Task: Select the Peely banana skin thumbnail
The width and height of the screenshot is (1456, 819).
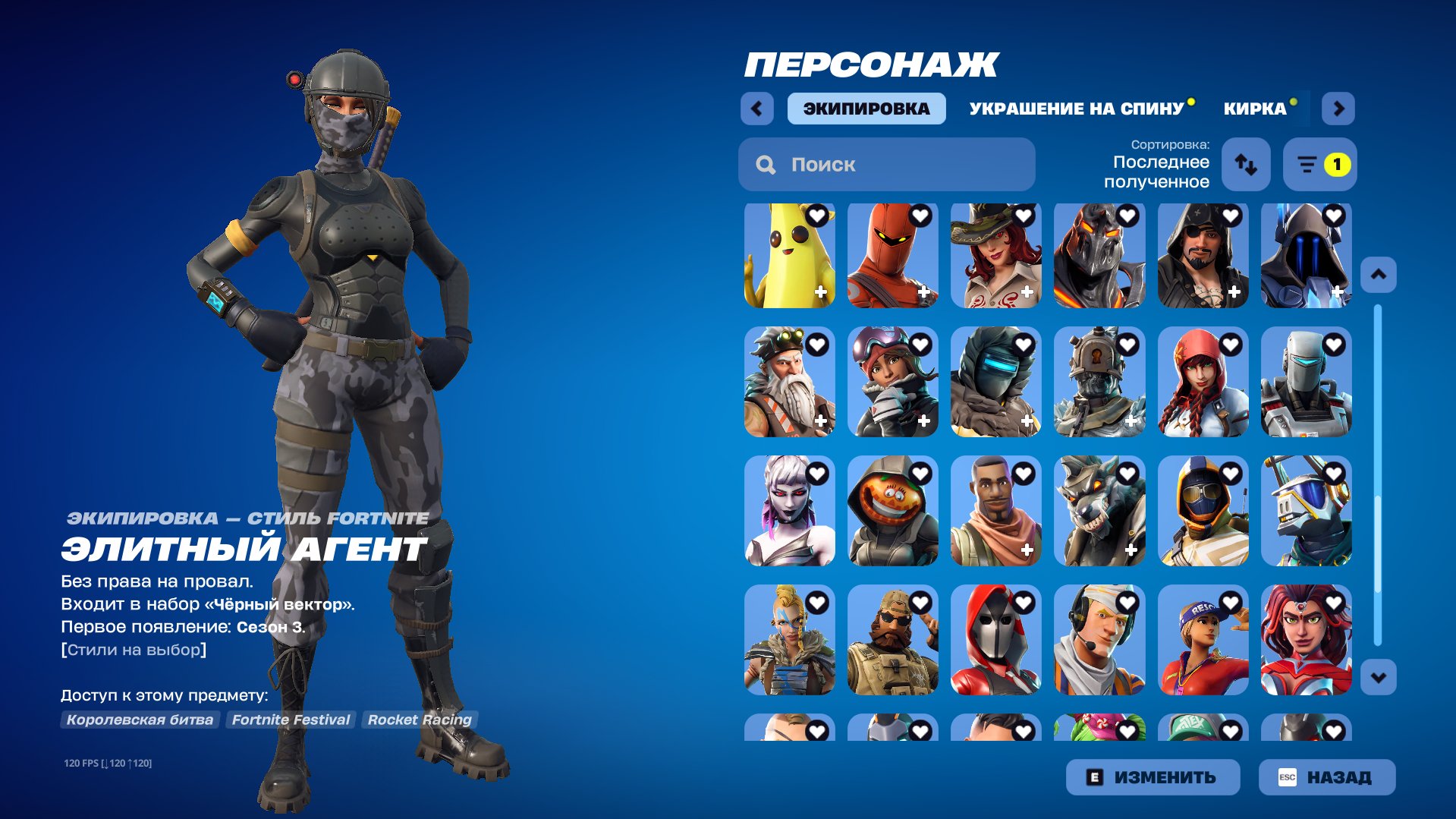Action: pyautogui.click(x=791, y=258)
